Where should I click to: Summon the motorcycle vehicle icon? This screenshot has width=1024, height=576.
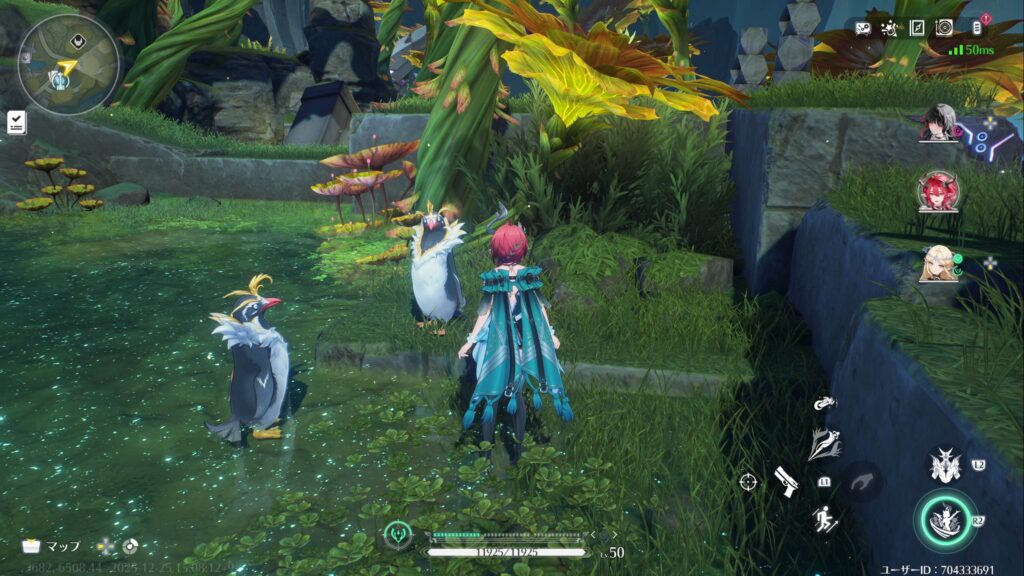click(x=825, y=404)
